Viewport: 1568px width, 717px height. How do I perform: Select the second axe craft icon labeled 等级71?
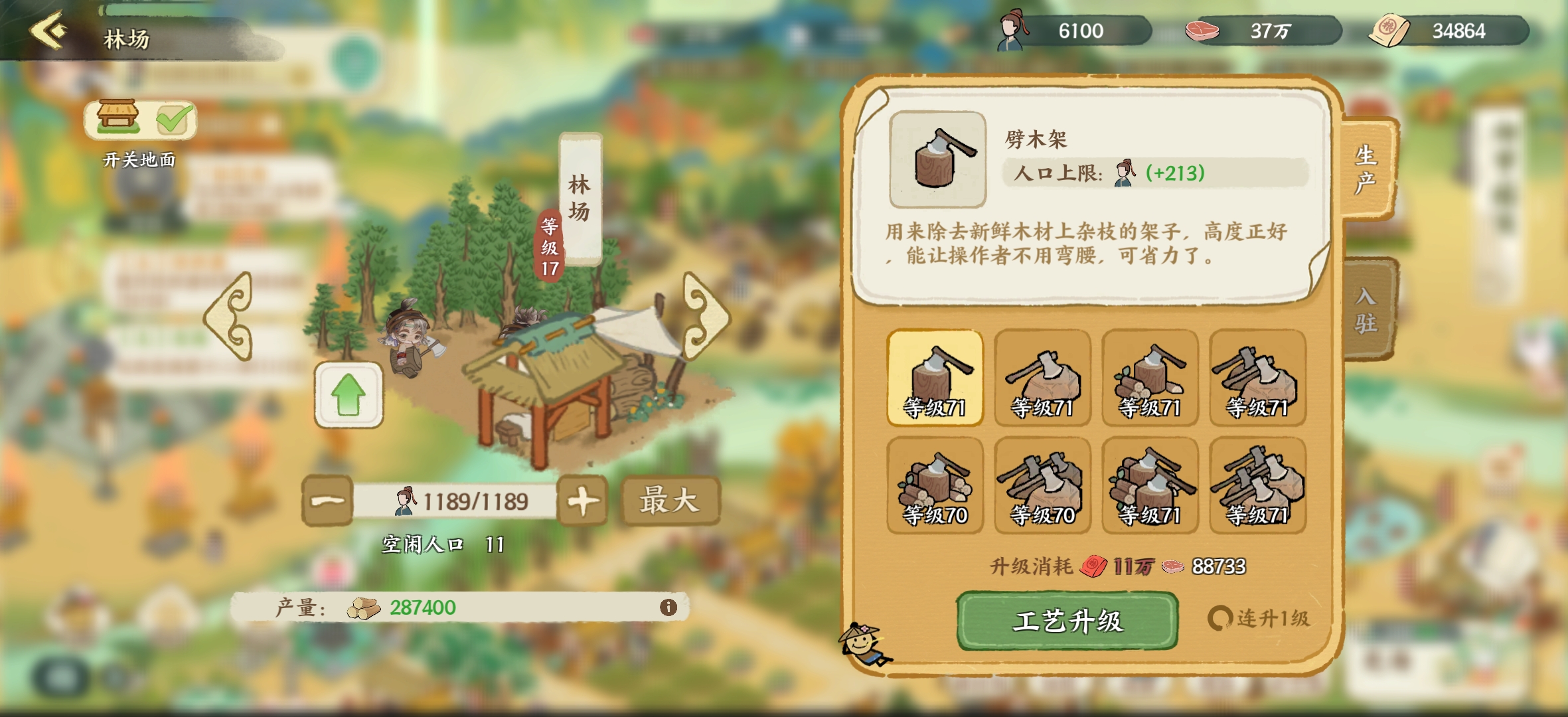(x=1042, y=378)
